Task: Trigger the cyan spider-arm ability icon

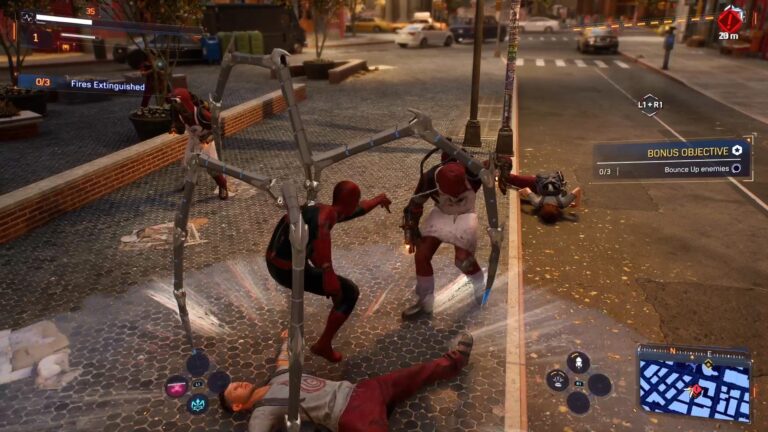Action: pyautogui.click(x=198, y=405)
